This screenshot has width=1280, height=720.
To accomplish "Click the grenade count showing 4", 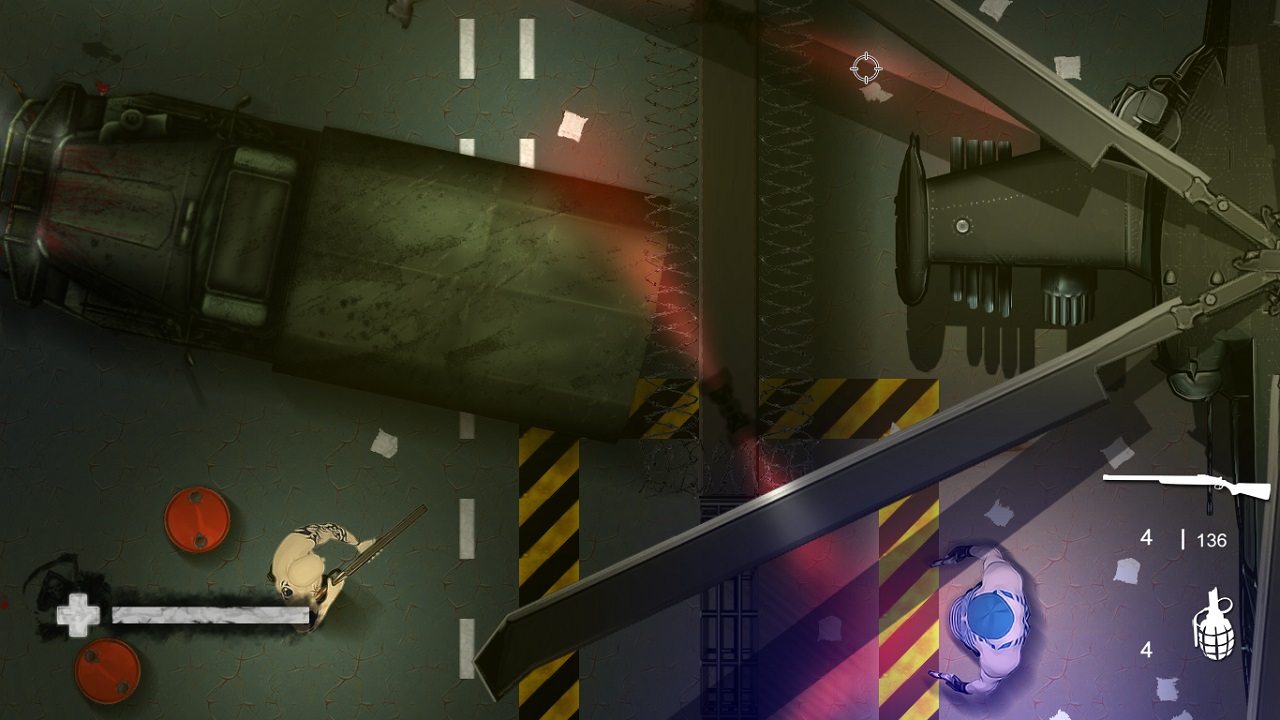I will coord(1144,651).
